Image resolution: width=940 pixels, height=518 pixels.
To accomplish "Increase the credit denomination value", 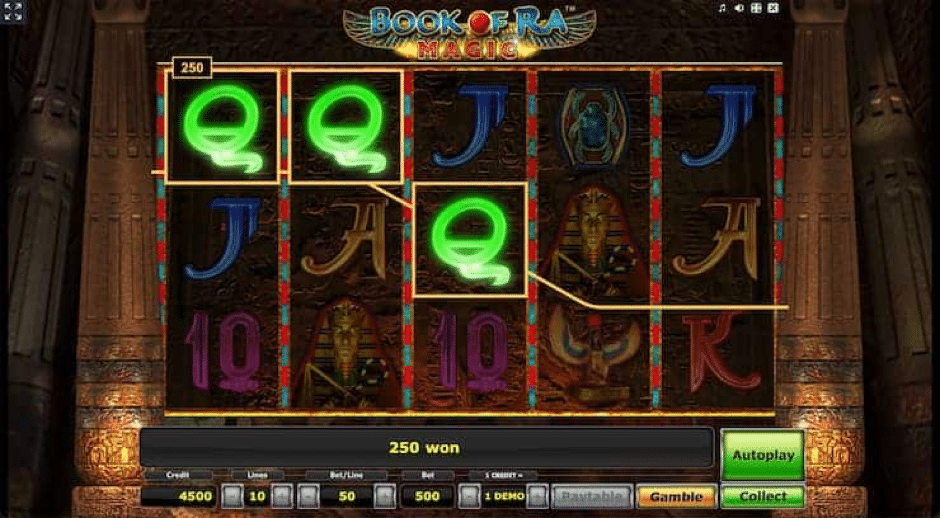I will (x=538, y=496).
